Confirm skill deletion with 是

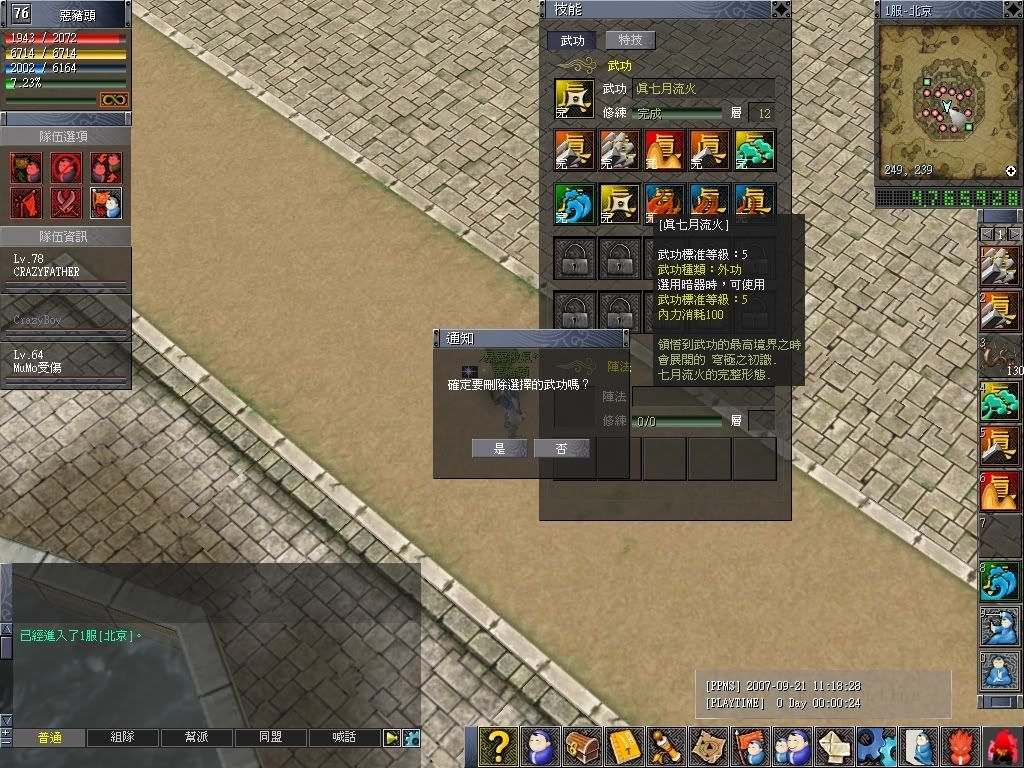[x=499, y=449]
